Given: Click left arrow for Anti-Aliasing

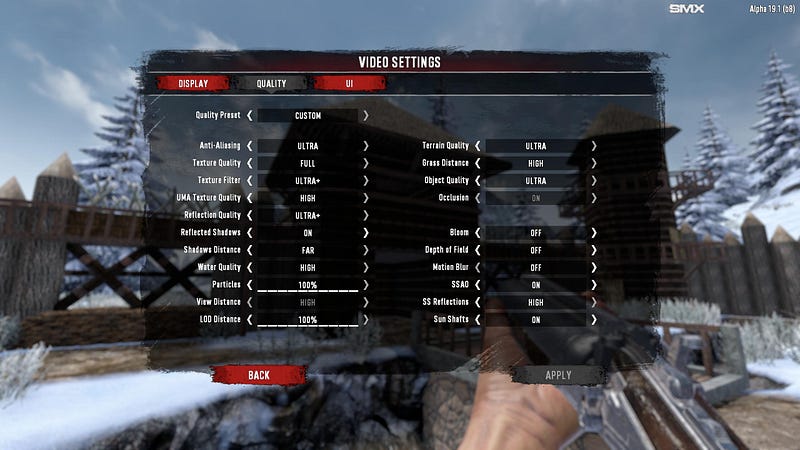Looking at the screenshot, I should (x=250, y=145).
